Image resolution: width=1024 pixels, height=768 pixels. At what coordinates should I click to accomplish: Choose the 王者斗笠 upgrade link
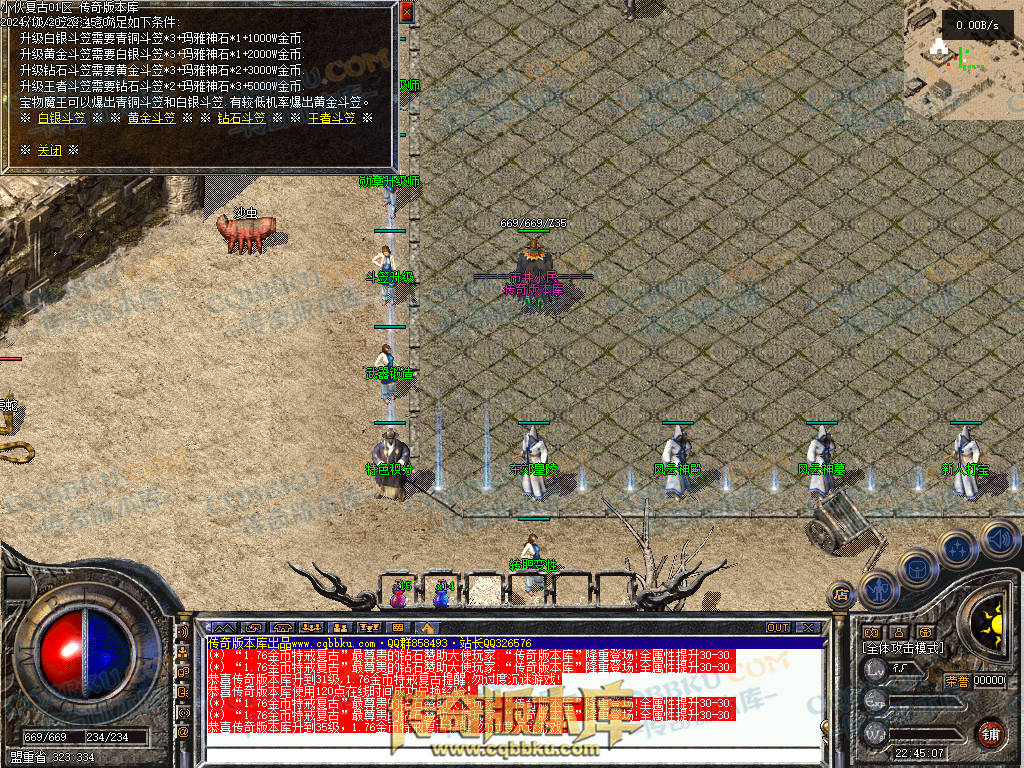coord(331,118)
